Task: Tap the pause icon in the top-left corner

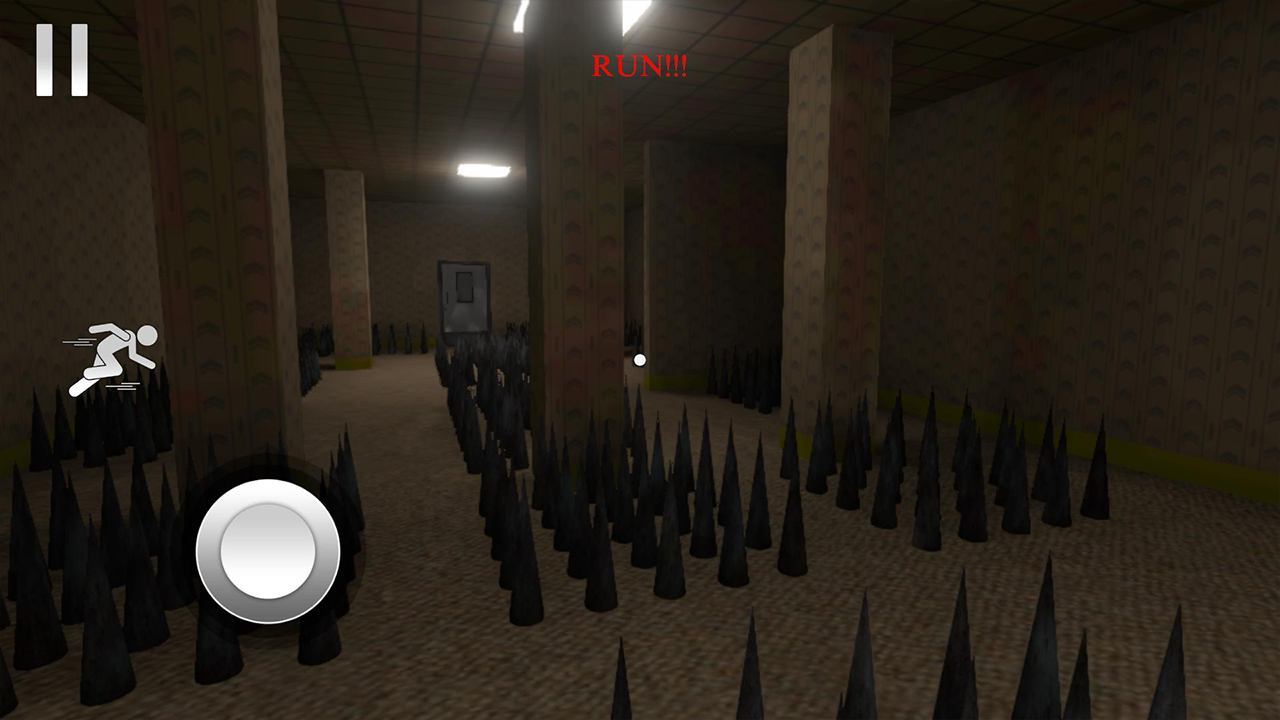Action: click(60, 60)
